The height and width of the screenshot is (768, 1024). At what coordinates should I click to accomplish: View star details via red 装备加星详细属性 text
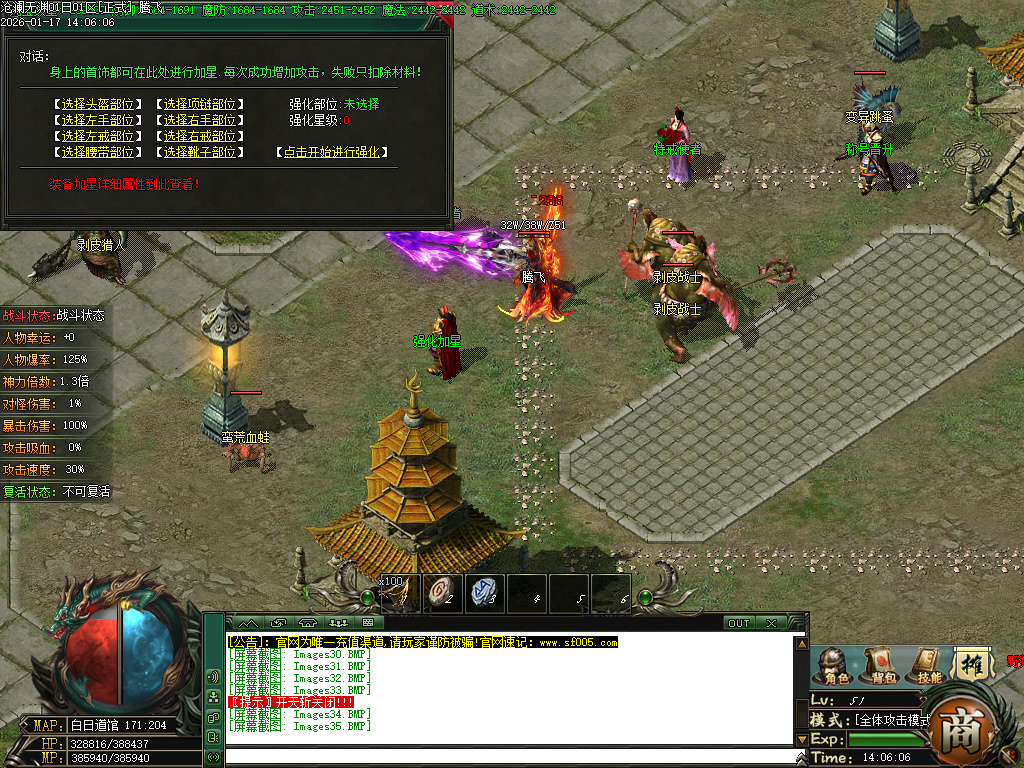coord(125,184)
